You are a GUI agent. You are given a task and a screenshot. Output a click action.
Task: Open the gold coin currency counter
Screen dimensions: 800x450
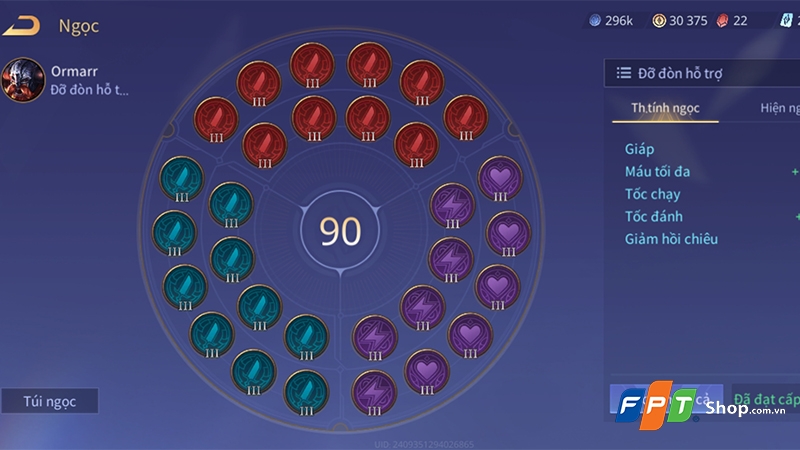click(x=680, y=21)
